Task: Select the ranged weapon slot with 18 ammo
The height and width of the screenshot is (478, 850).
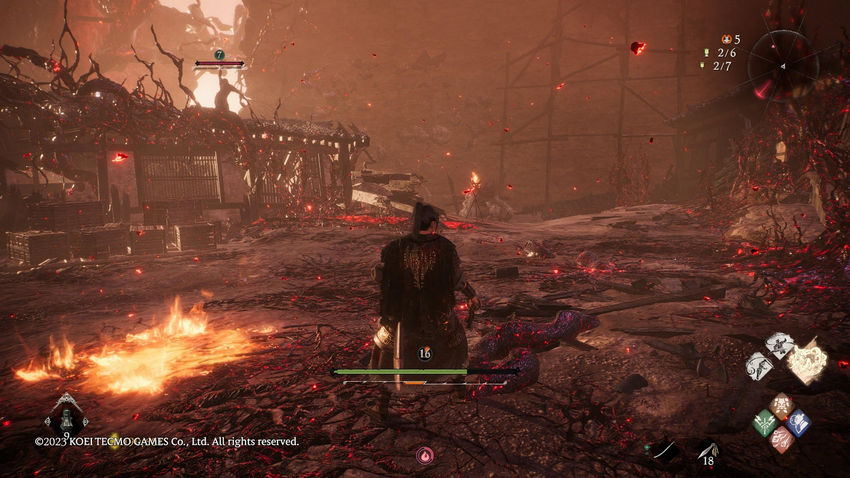Action: (x=708, y=451)
